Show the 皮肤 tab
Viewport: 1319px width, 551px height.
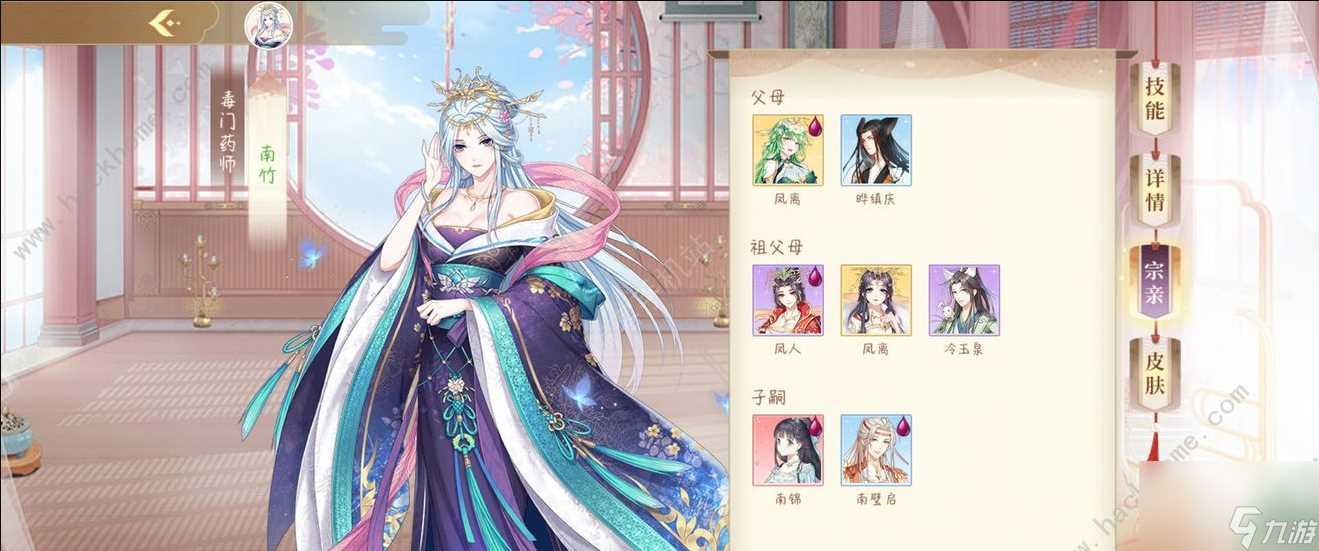pyautogui.click(x=1154, y=372)
